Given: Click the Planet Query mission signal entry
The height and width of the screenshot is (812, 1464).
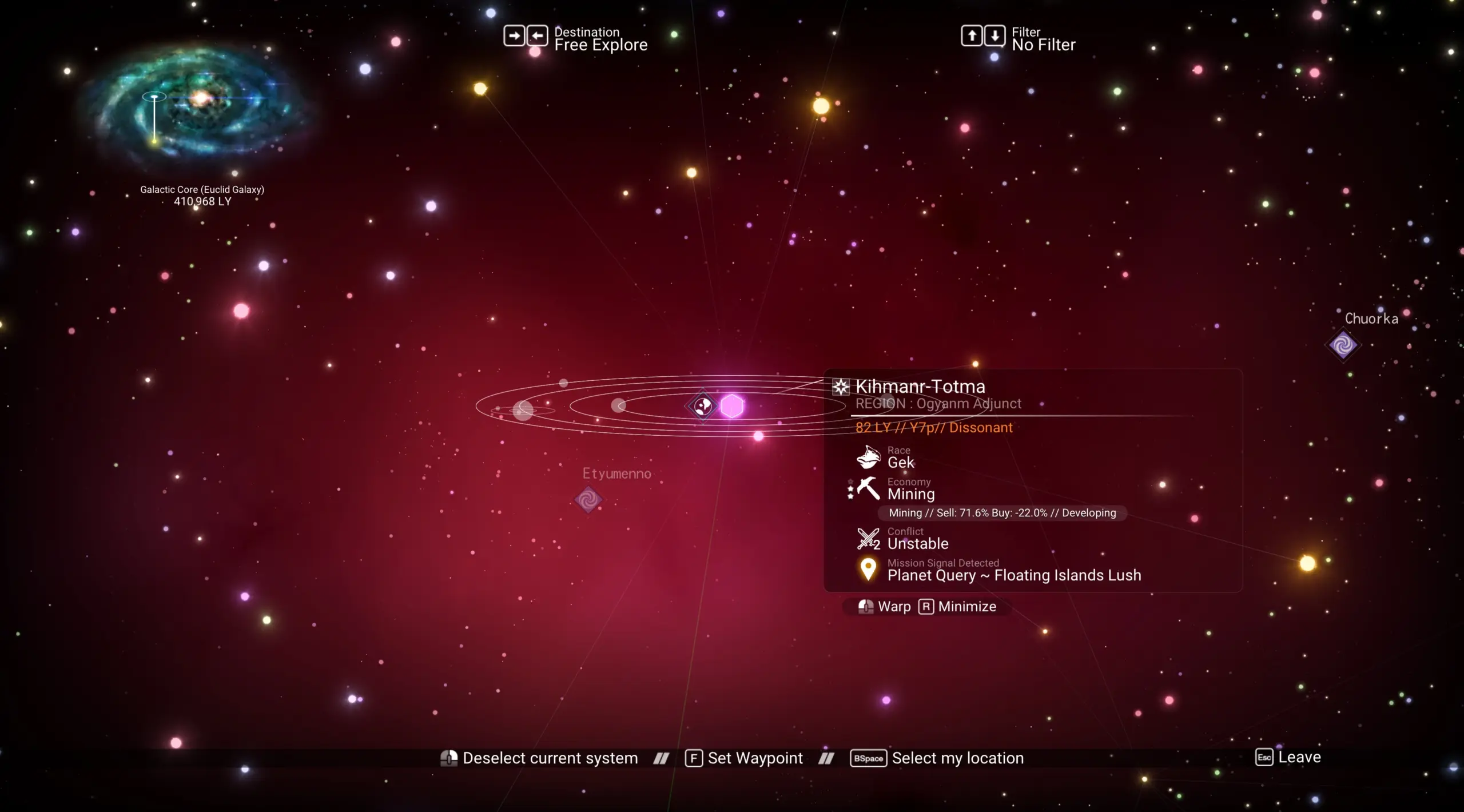Looking at the screenshot, I should point(1013,575).
